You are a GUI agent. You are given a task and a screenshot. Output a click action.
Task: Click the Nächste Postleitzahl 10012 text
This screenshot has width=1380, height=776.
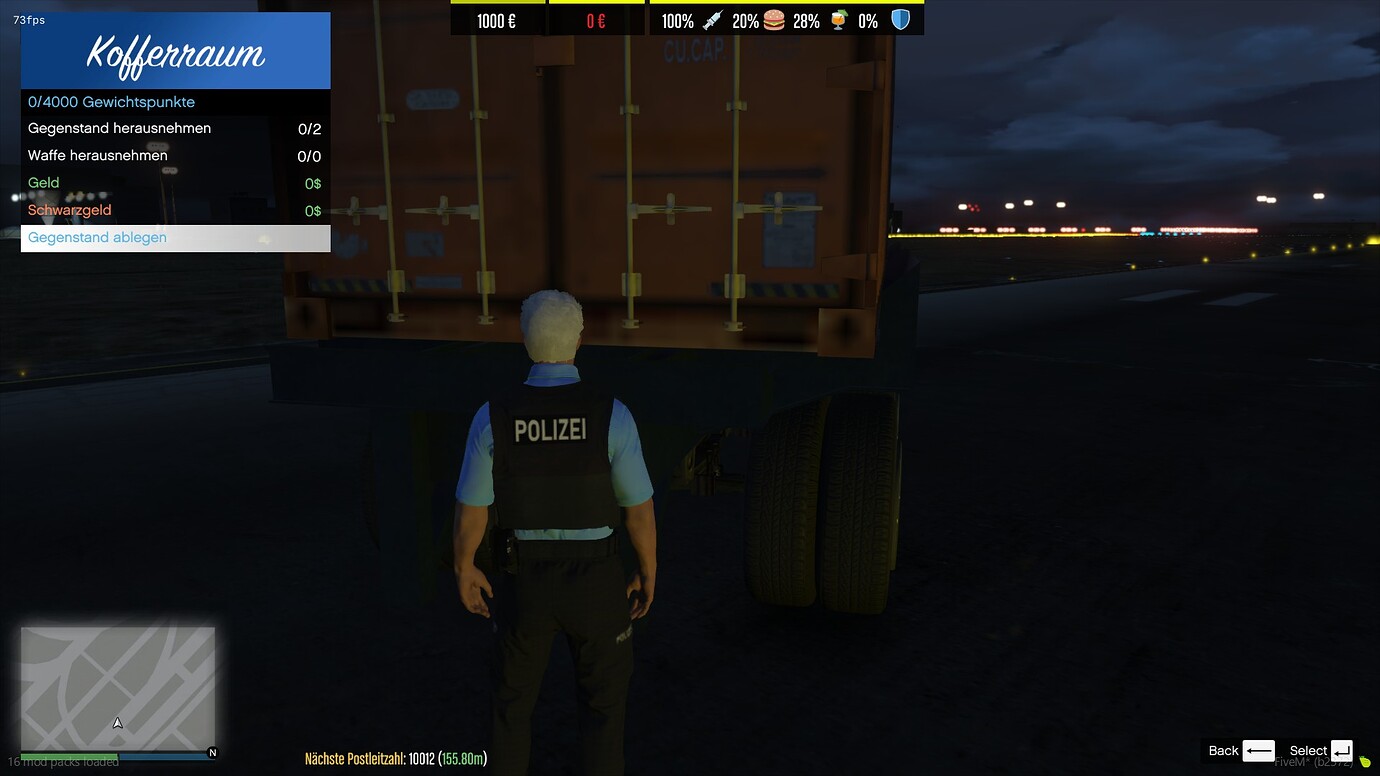pyautogui.click(x=397, y=758)
